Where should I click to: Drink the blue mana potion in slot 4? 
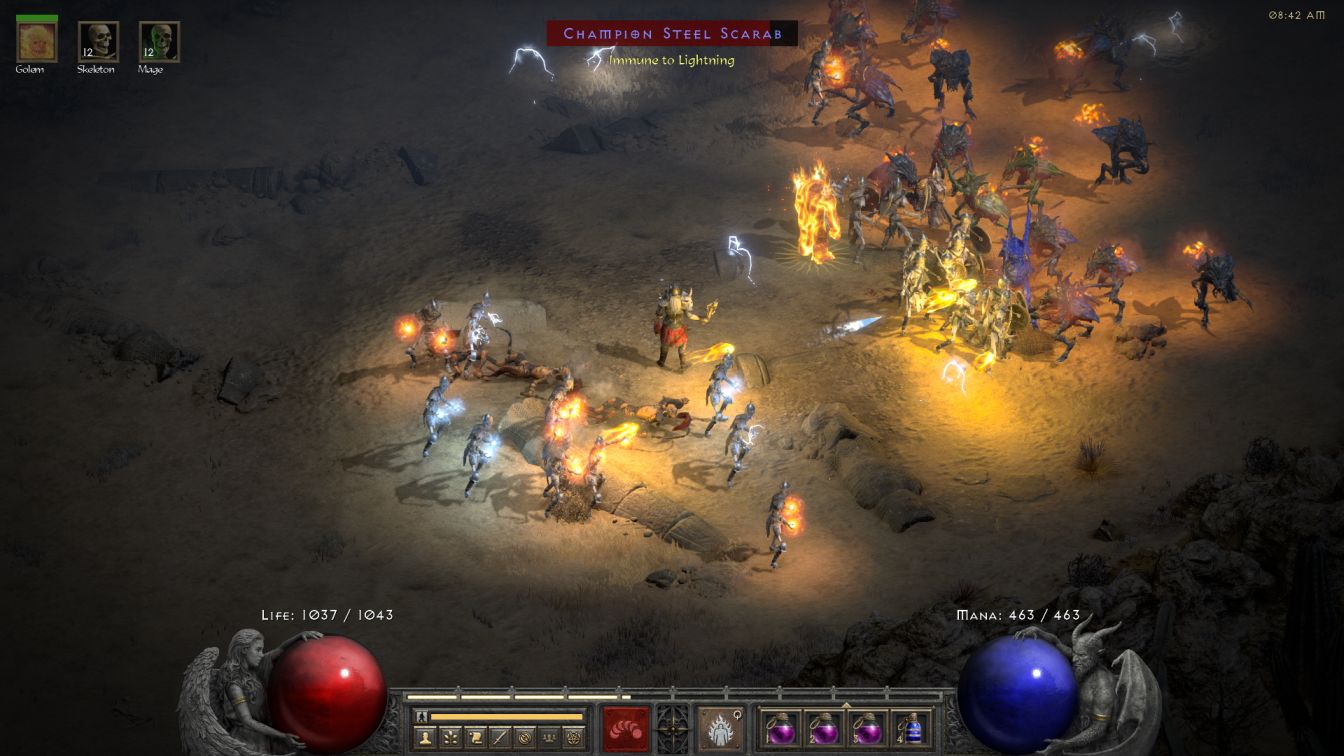pyautogui.click(x=910, y=728)
